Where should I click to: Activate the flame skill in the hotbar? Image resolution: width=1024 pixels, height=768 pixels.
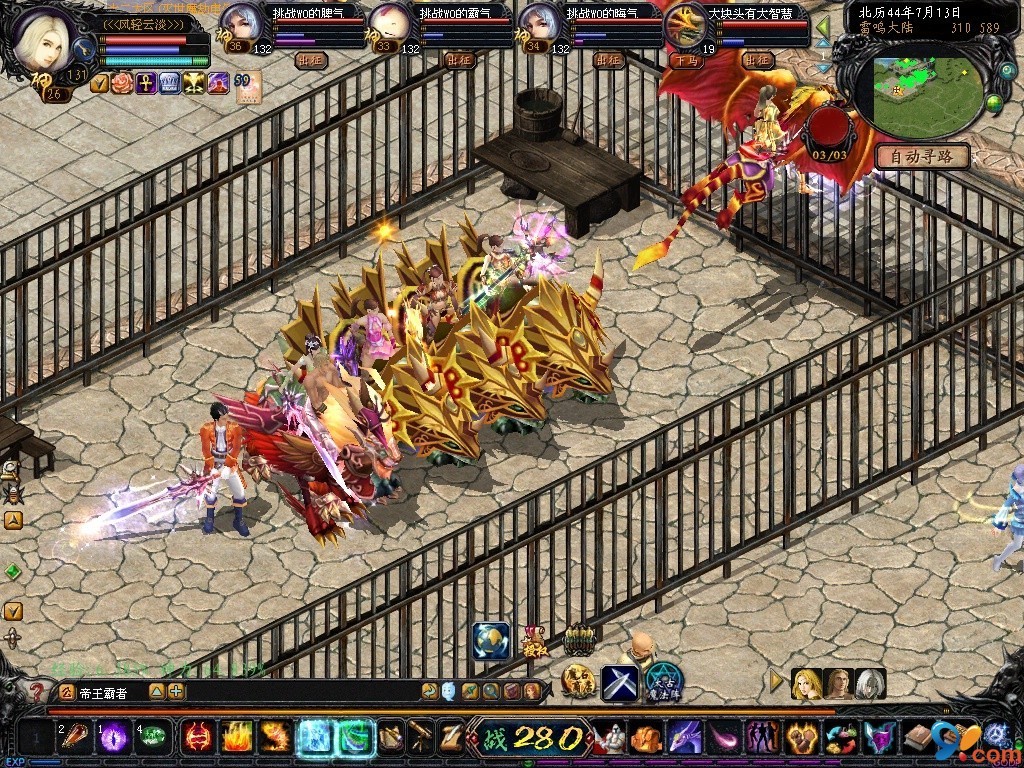click(236, 737)
